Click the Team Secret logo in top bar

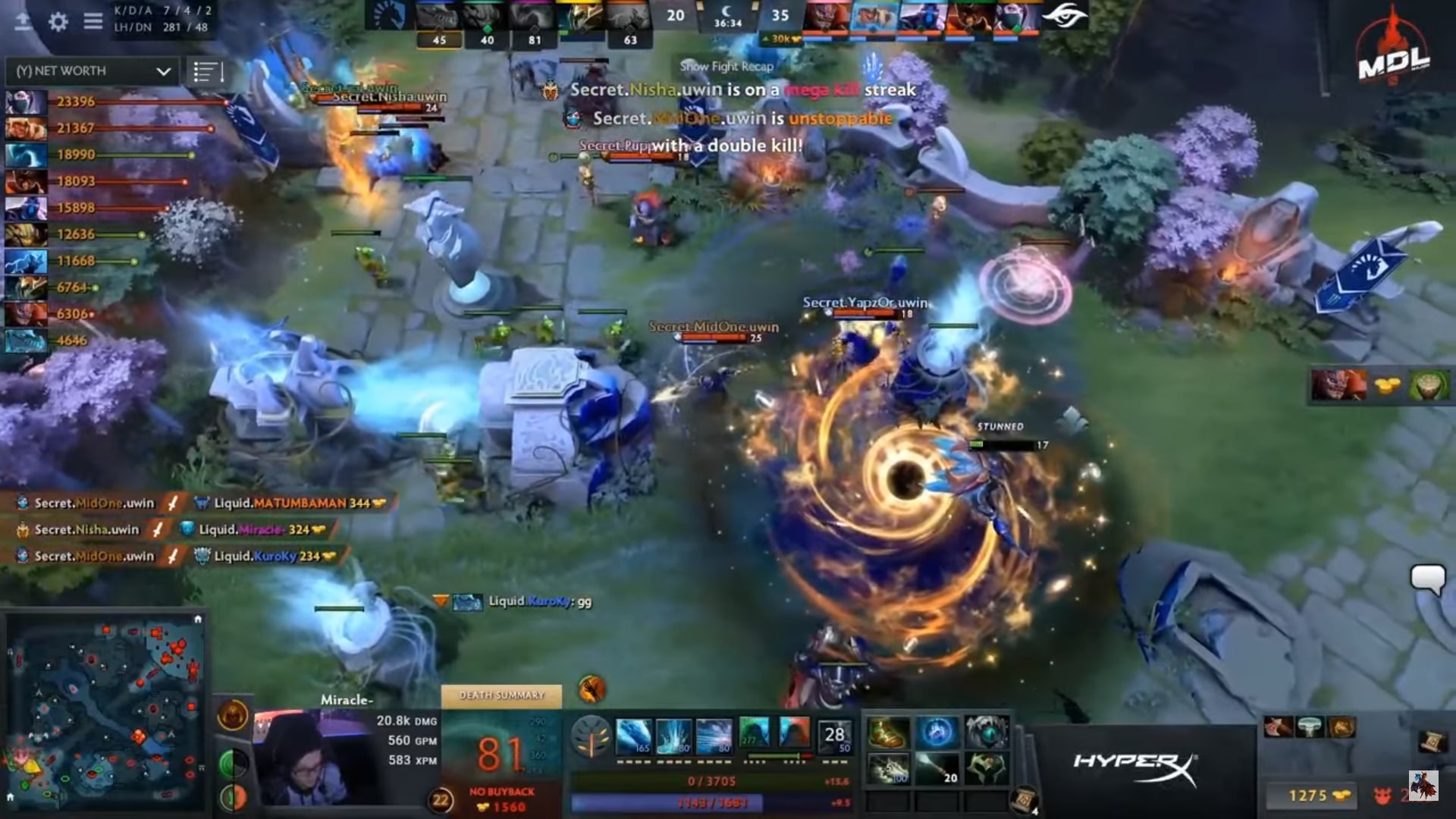[x=1064, y=15]
